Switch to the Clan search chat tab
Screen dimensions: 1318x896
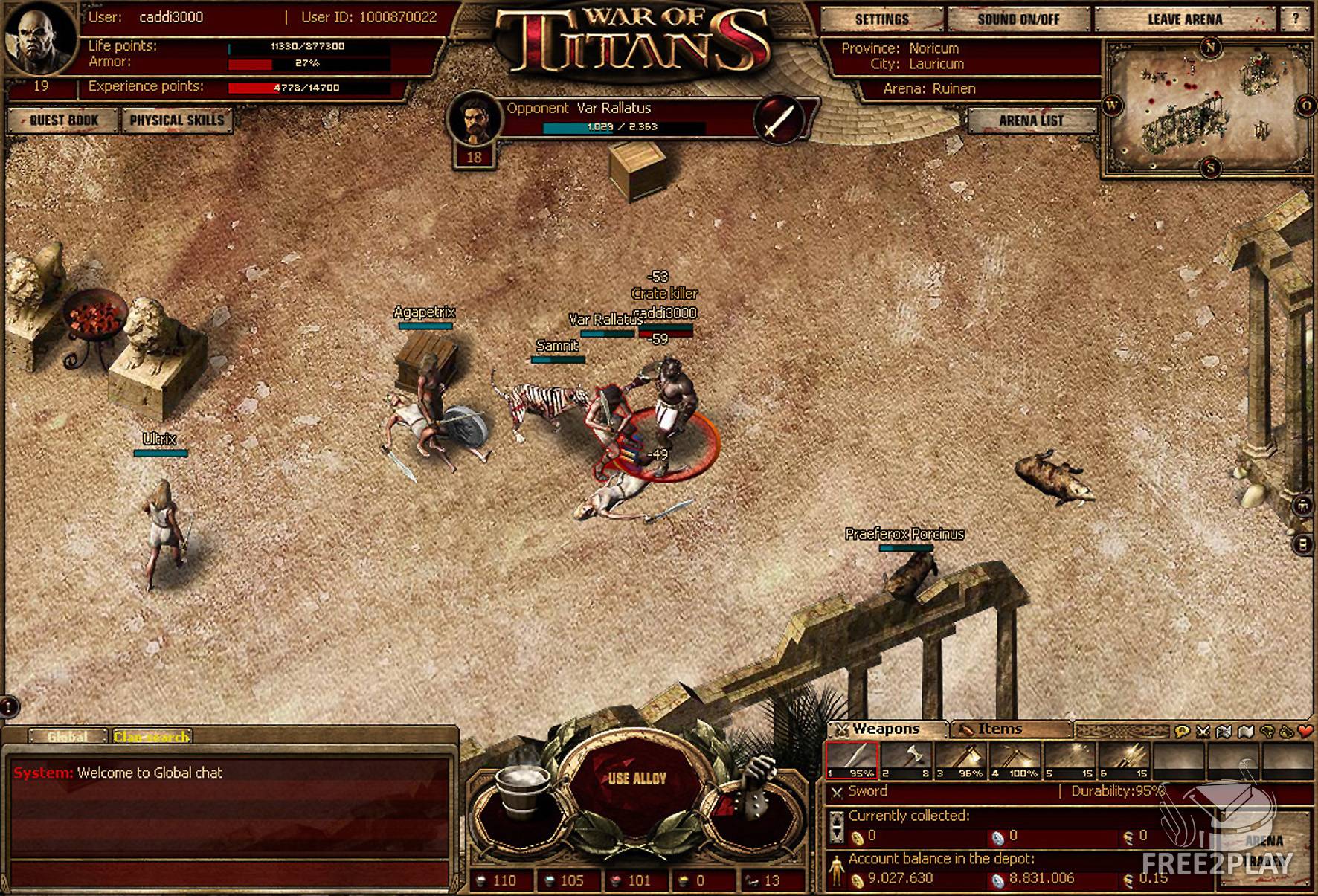click(152, 736)
